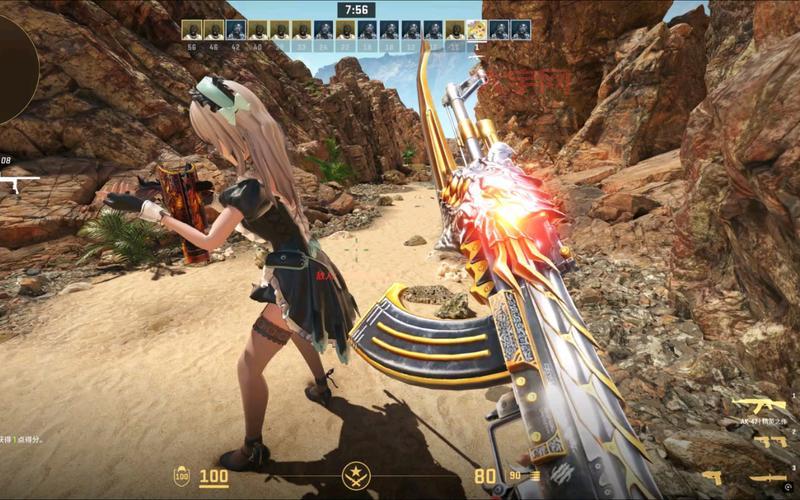
Task: Select the shield armor icon
Action: pyautogui.click(x=182, y=476)
